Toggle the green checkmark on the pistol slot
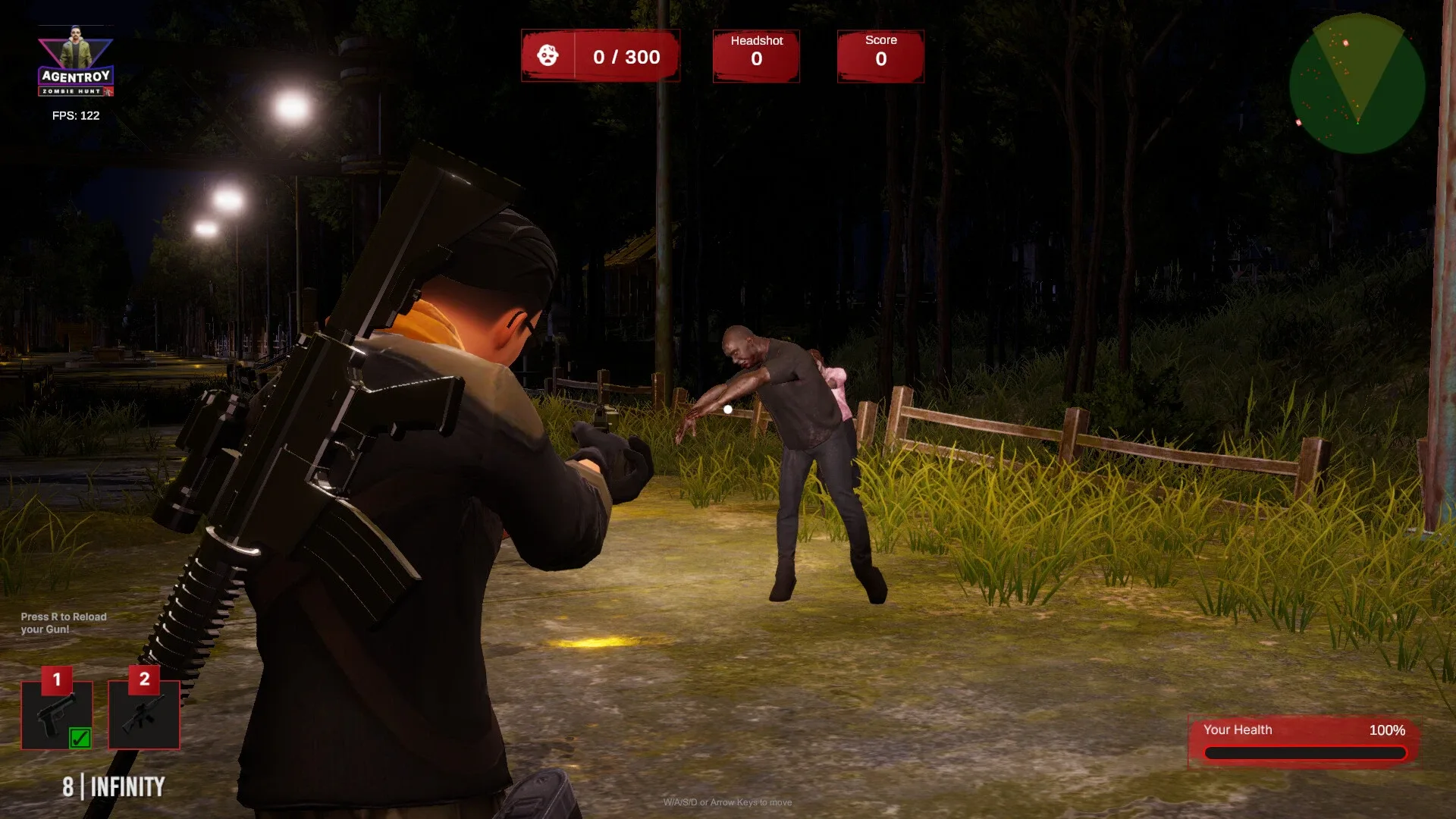 [80, 737]
